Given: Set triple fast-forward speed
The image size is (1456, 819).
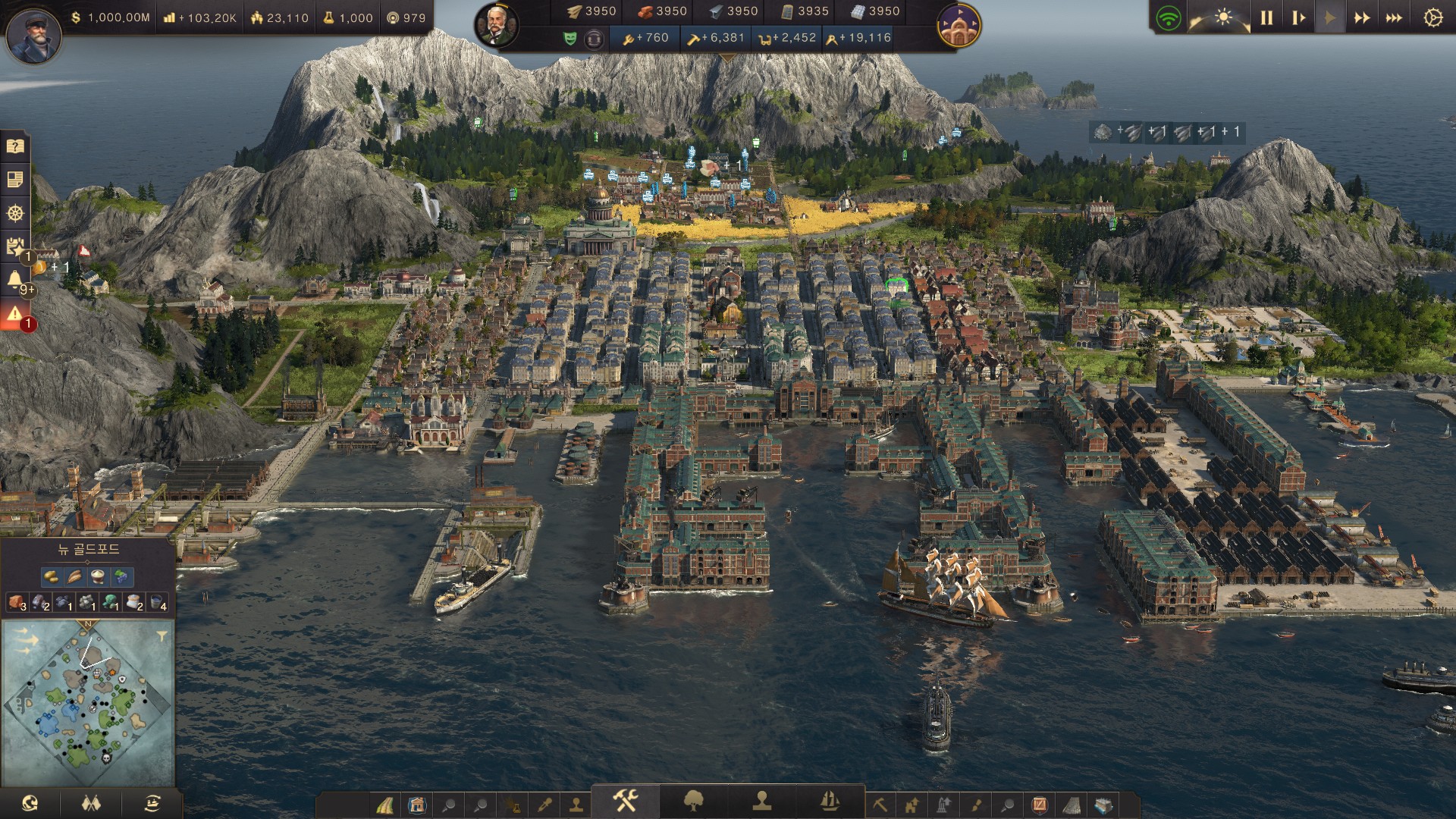Looking at the screenshot, I should pos(1394,17).
